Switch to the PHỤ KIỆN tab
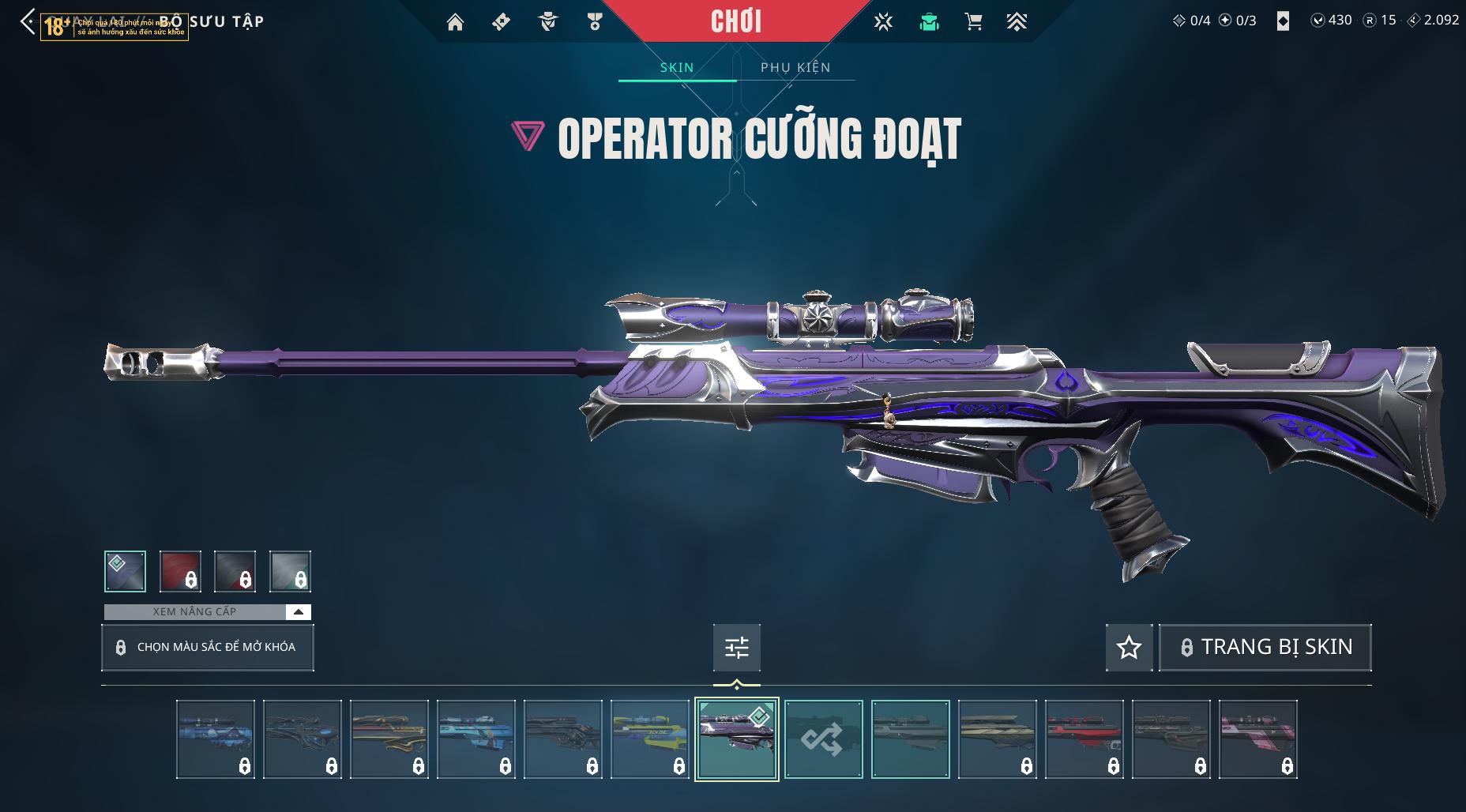 (795, 68)
